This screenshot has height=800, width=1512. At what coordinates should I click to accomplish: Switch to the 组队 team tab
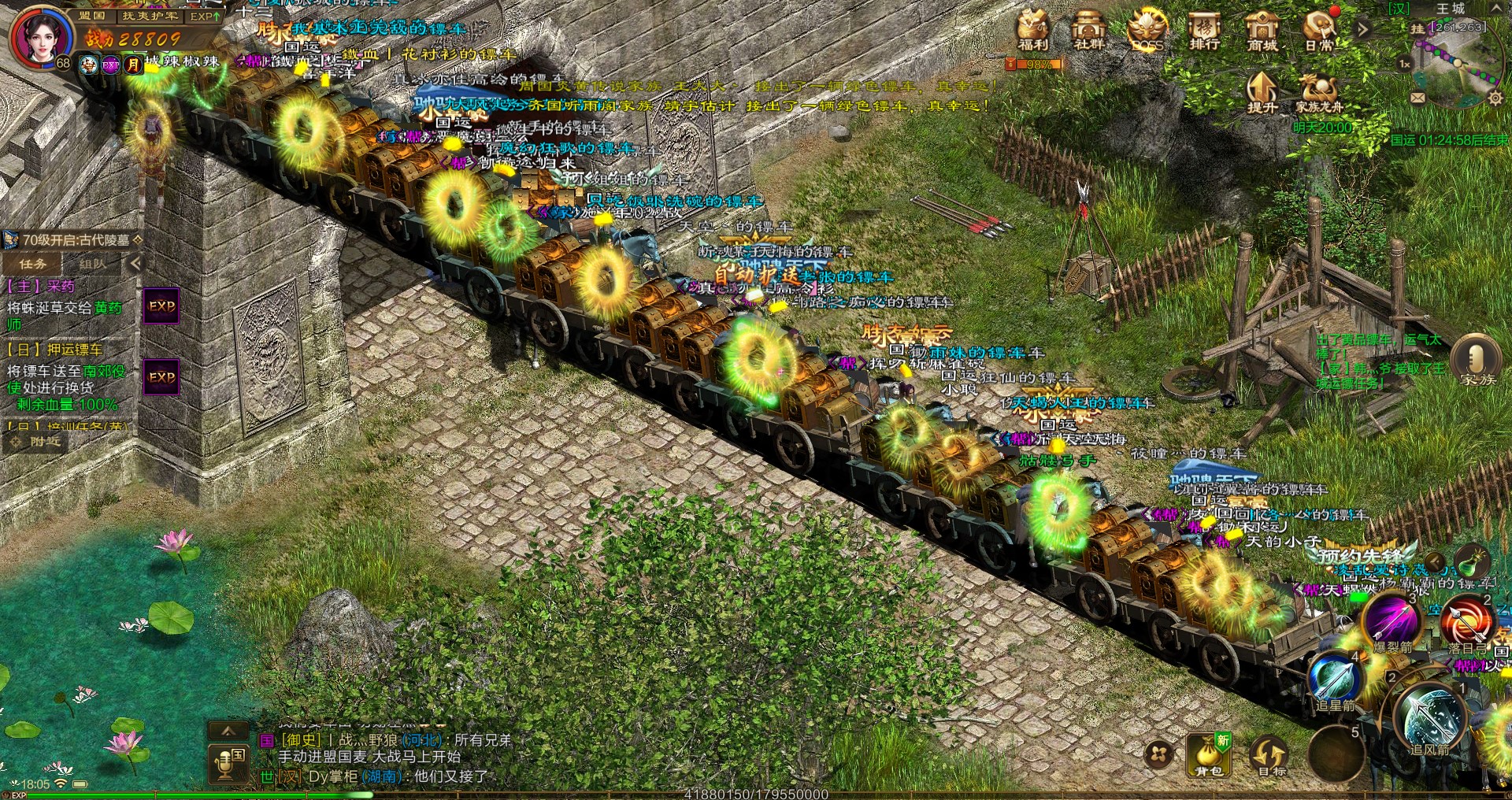pos(93,264)
